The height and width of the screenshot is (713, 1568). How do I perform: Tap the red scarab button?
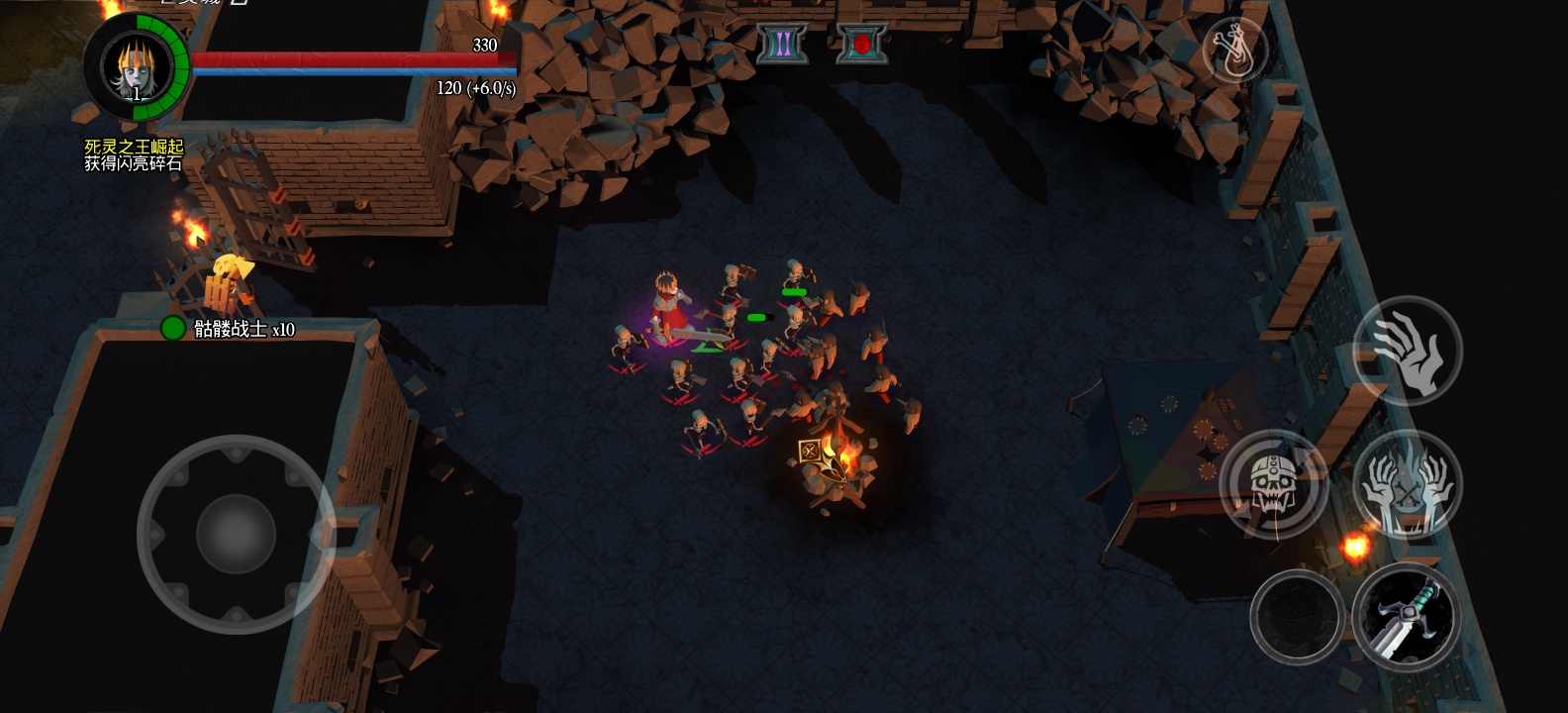pos(861,45)
